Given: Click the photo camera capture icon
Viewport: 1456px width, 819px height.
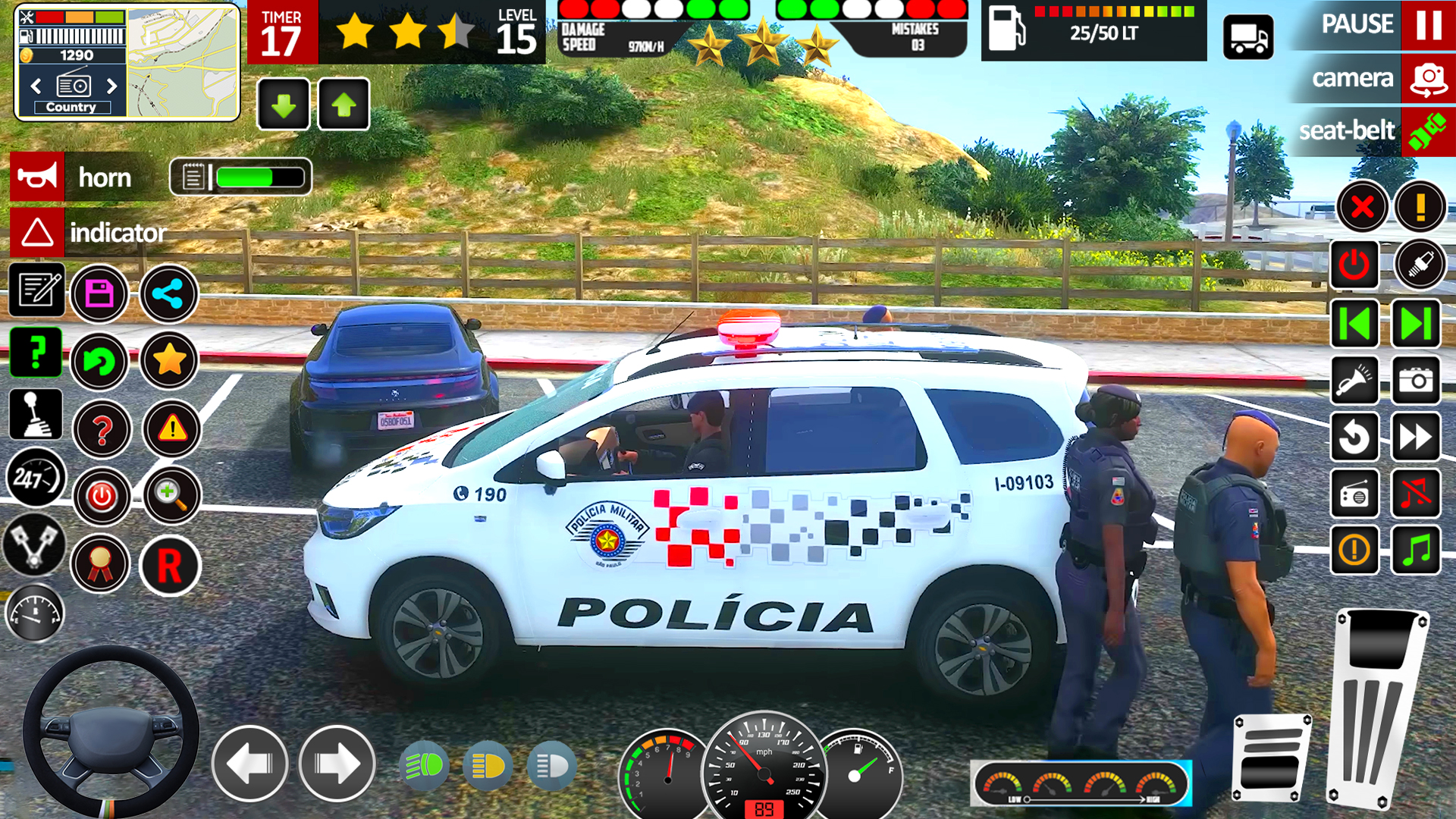Looking at the screenshot, I should click(1417, 381).
